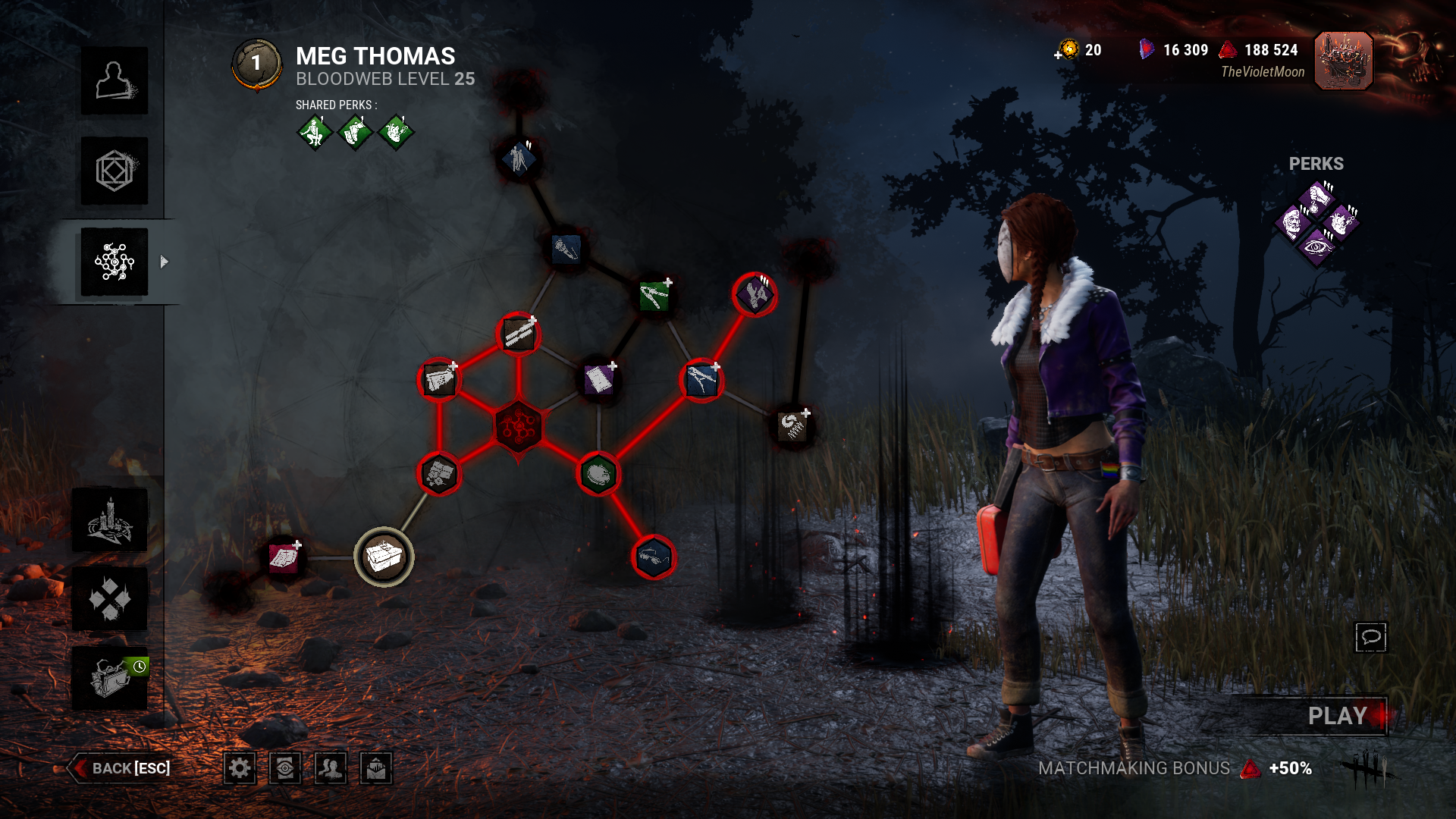The width and height of the screenshot is (1456, 819).
Task: Open the settings gear icon
Action: pyautogui.click(x=240, y=768)
